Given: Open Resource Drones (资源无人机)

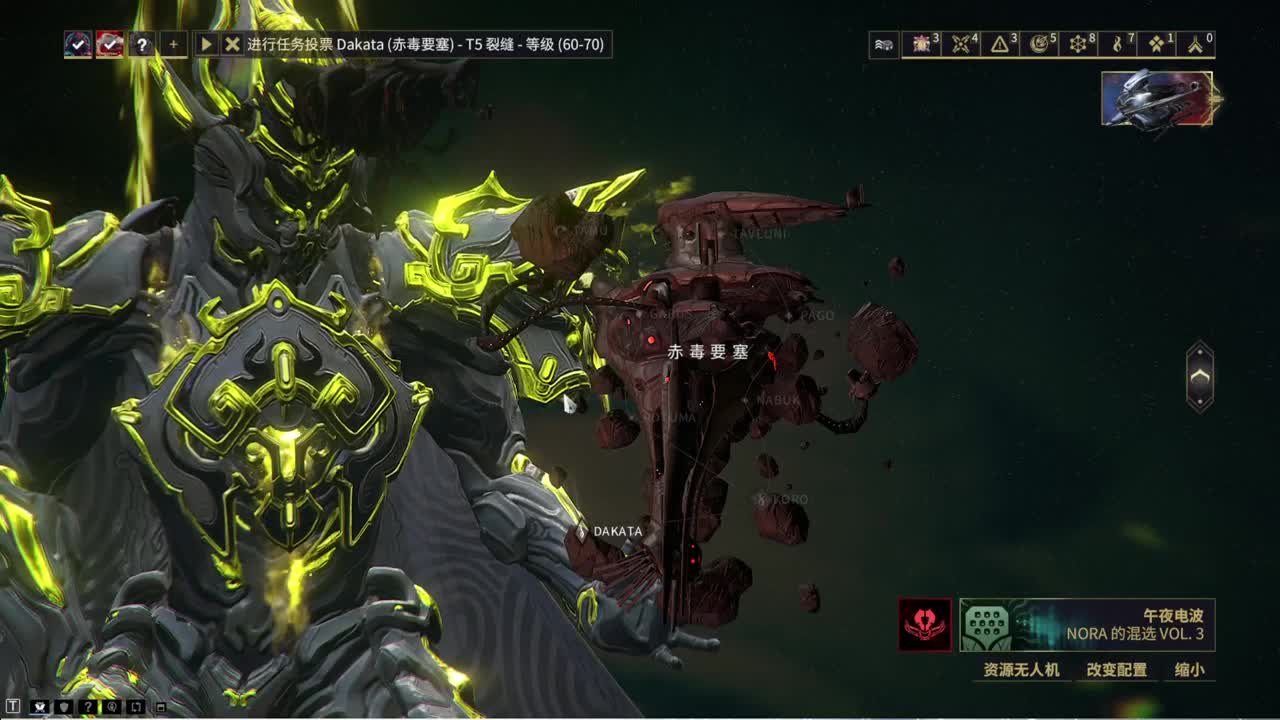Looking at the screenshot, I should [1021, 670].
